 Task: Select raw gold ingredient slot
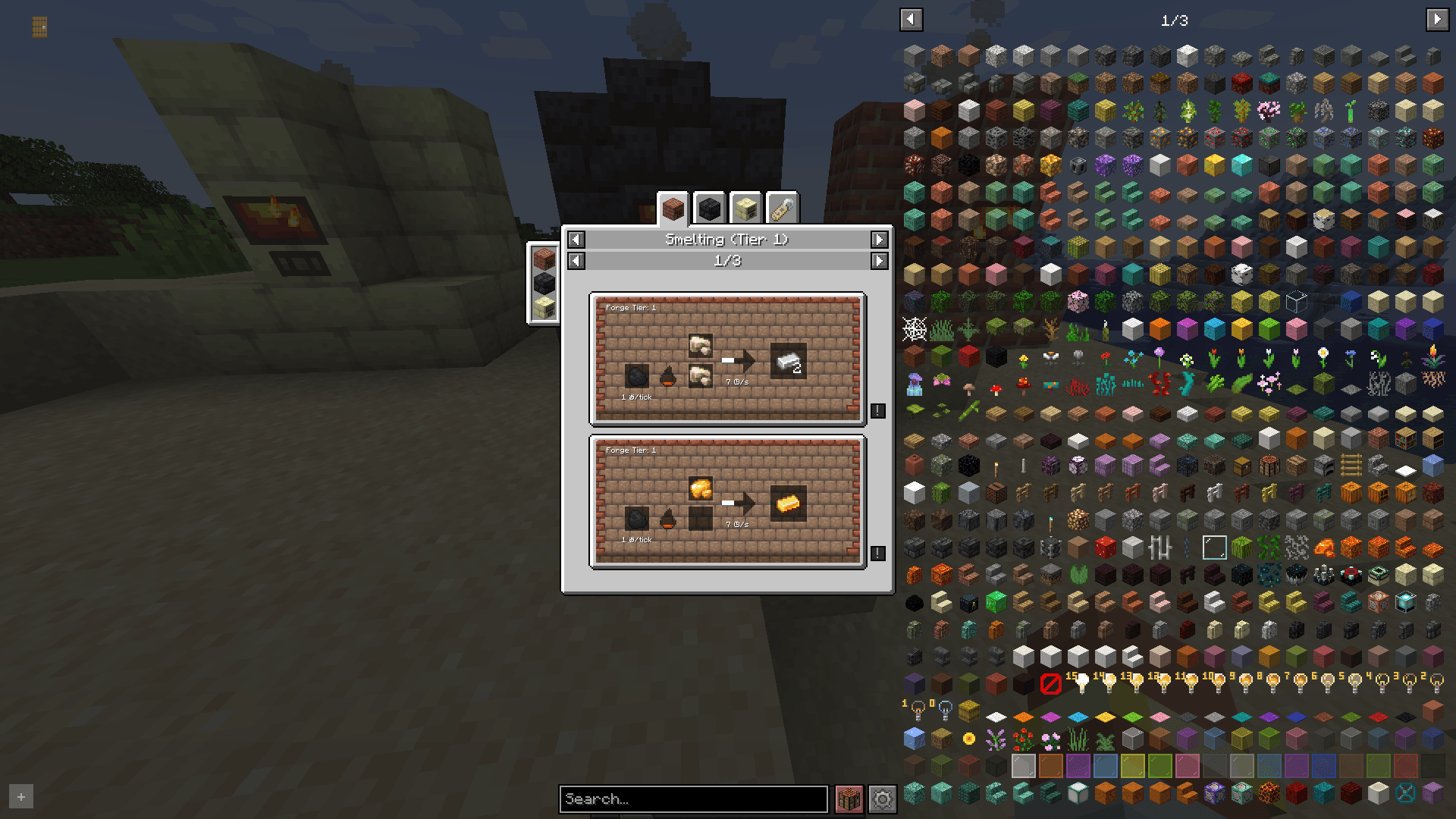pyautogui.click(x=700, y=488)
